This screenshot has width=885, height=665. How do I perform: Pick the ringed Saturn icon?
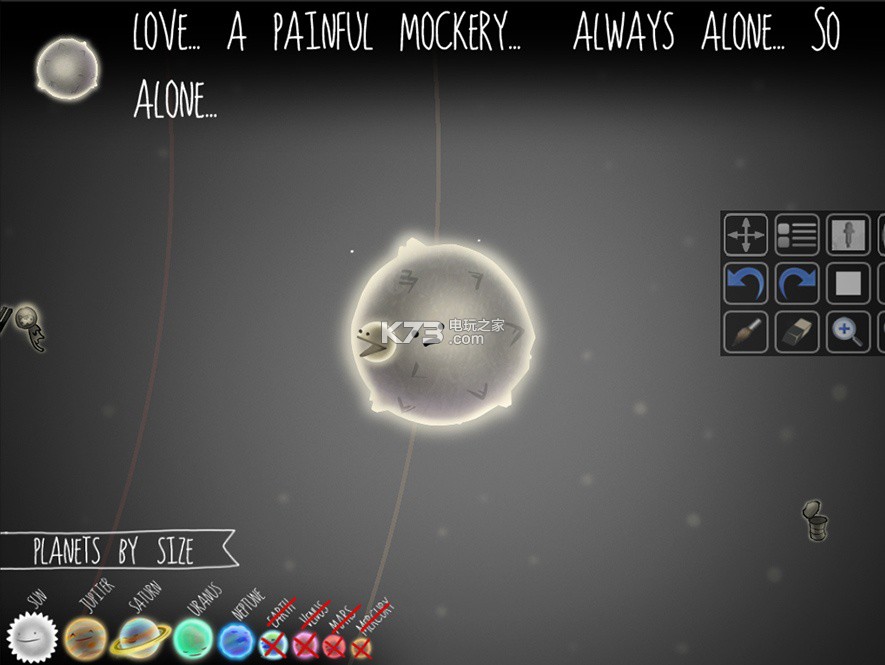[x=140, y=638]
